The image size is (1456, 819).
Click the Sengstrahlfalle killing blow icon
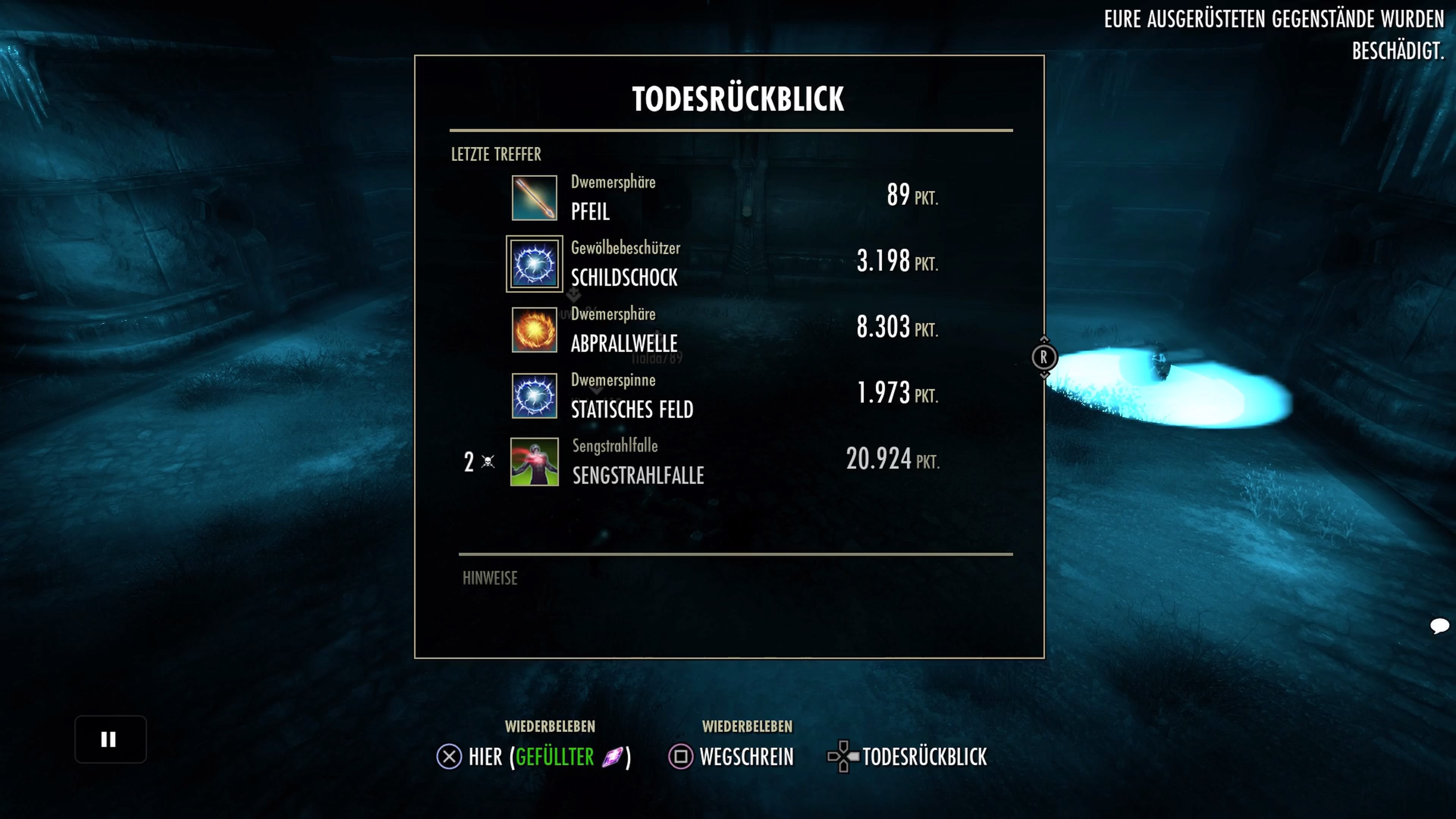534,462
